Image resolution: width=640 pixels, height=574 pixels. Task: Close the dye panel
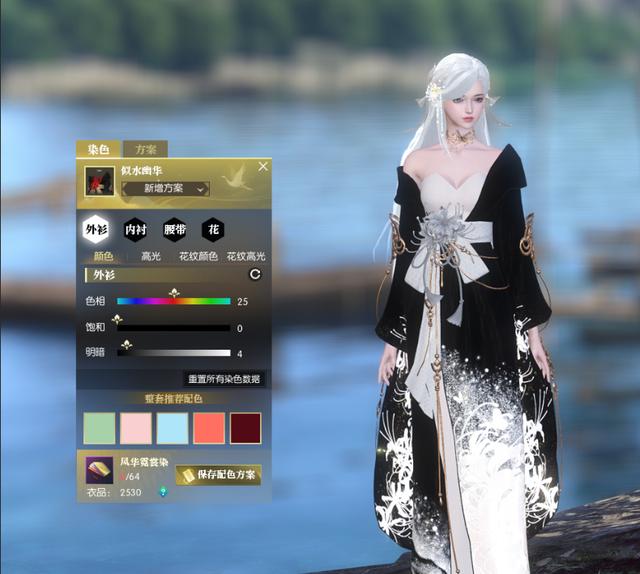pyautogui.click(x=263, y=167)
